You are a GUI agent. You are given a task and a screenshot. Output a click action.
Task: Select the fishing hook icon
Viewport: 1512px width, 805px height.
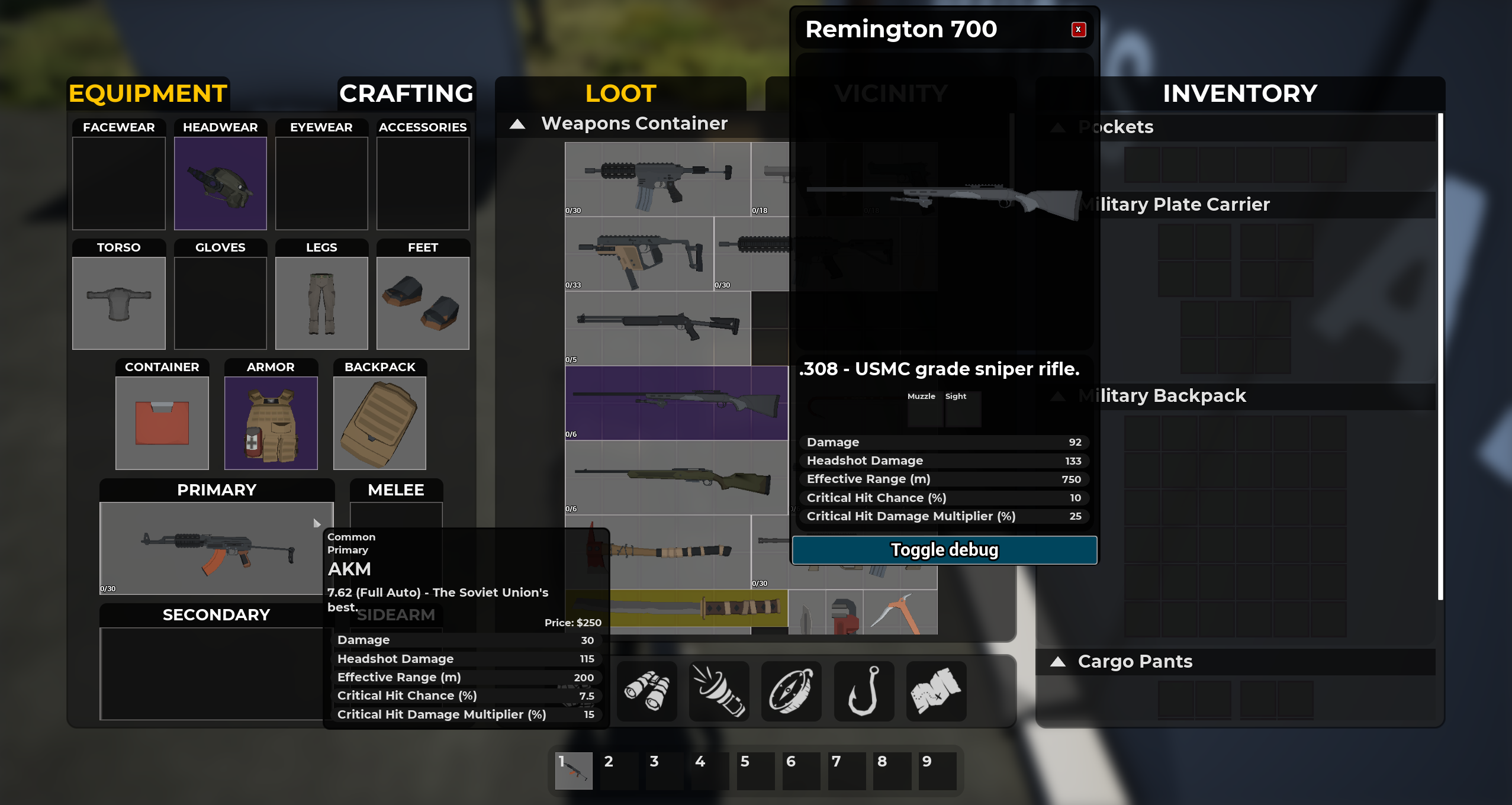(864, 691)
